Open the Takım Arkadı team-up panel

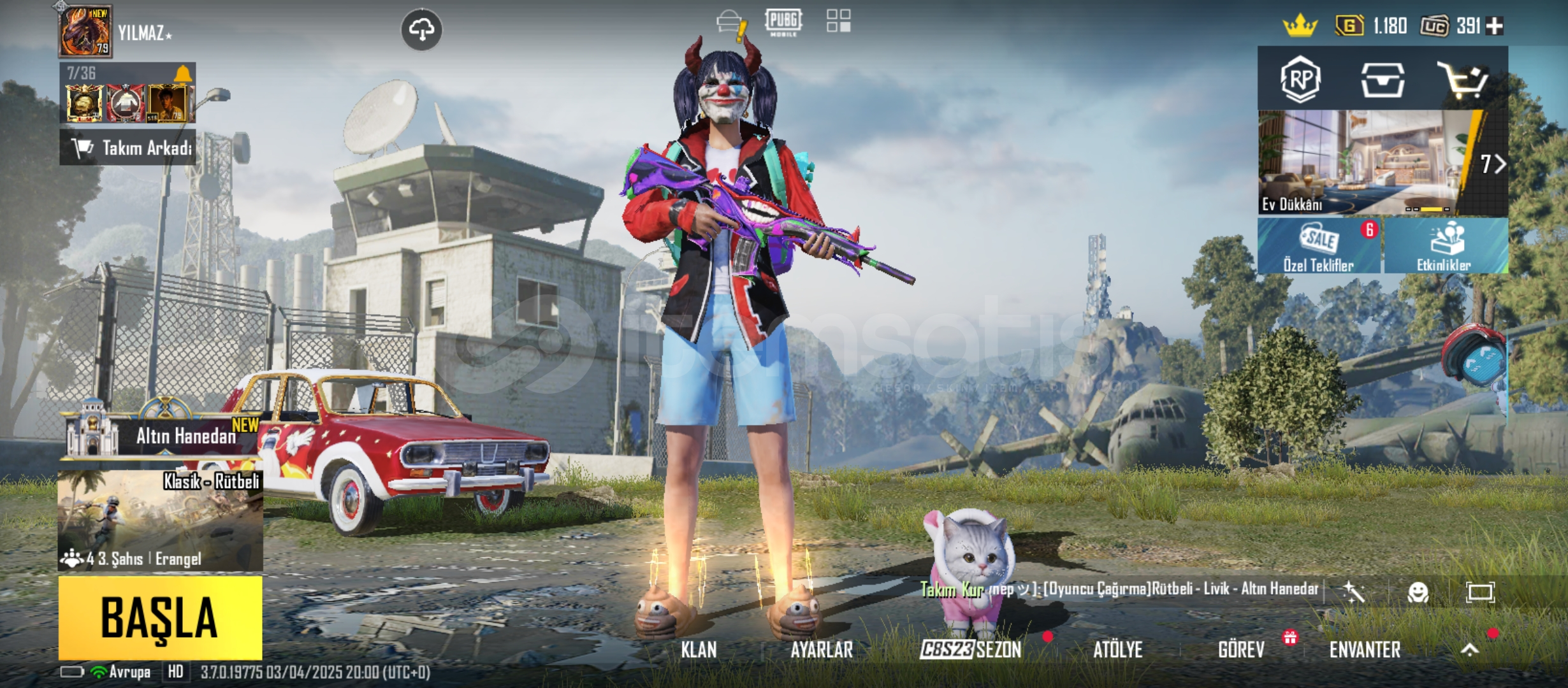[128, 148]
